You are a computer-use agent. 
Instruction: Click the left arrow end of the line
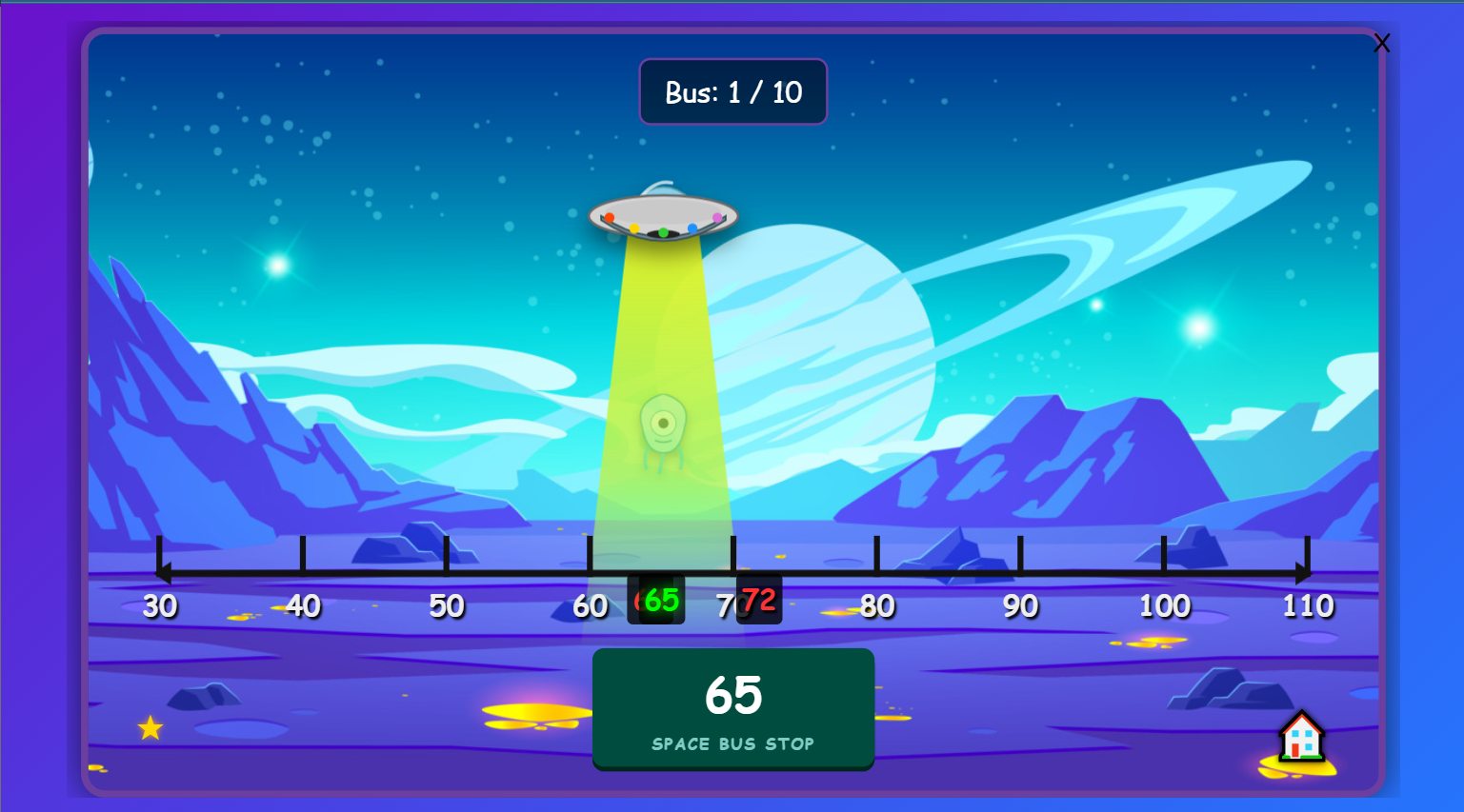click(x=164, y=572)
